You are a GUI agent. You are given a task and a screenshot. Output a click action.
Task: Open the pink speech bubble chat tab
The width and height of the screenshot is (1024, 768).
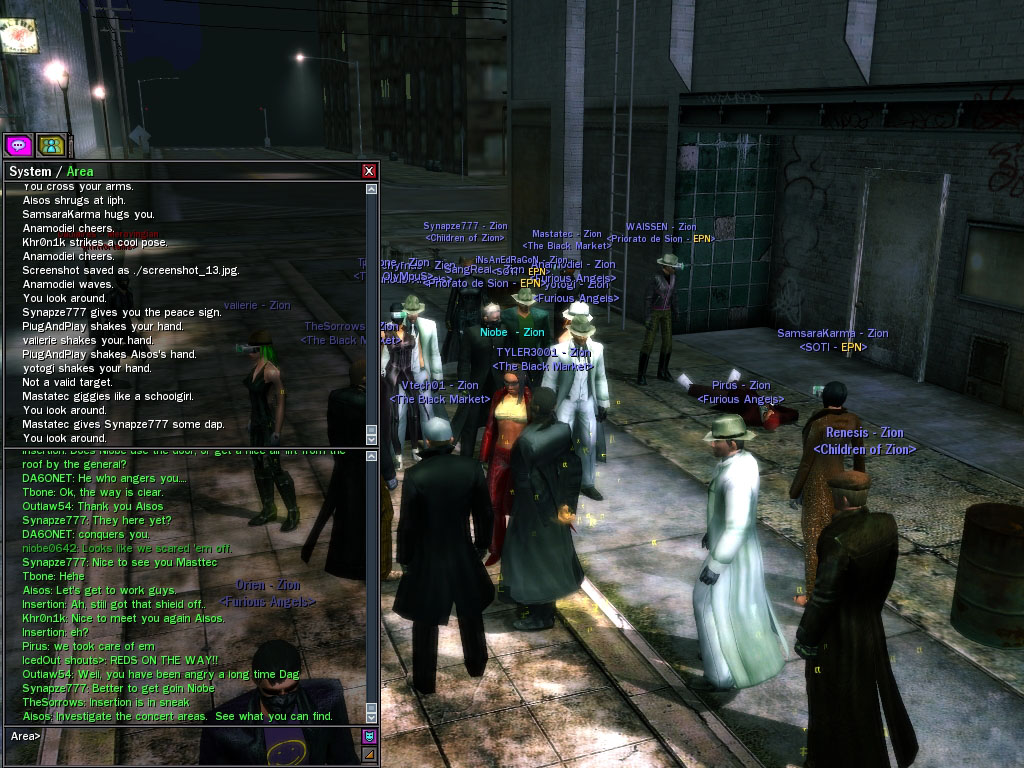(19, 145)
